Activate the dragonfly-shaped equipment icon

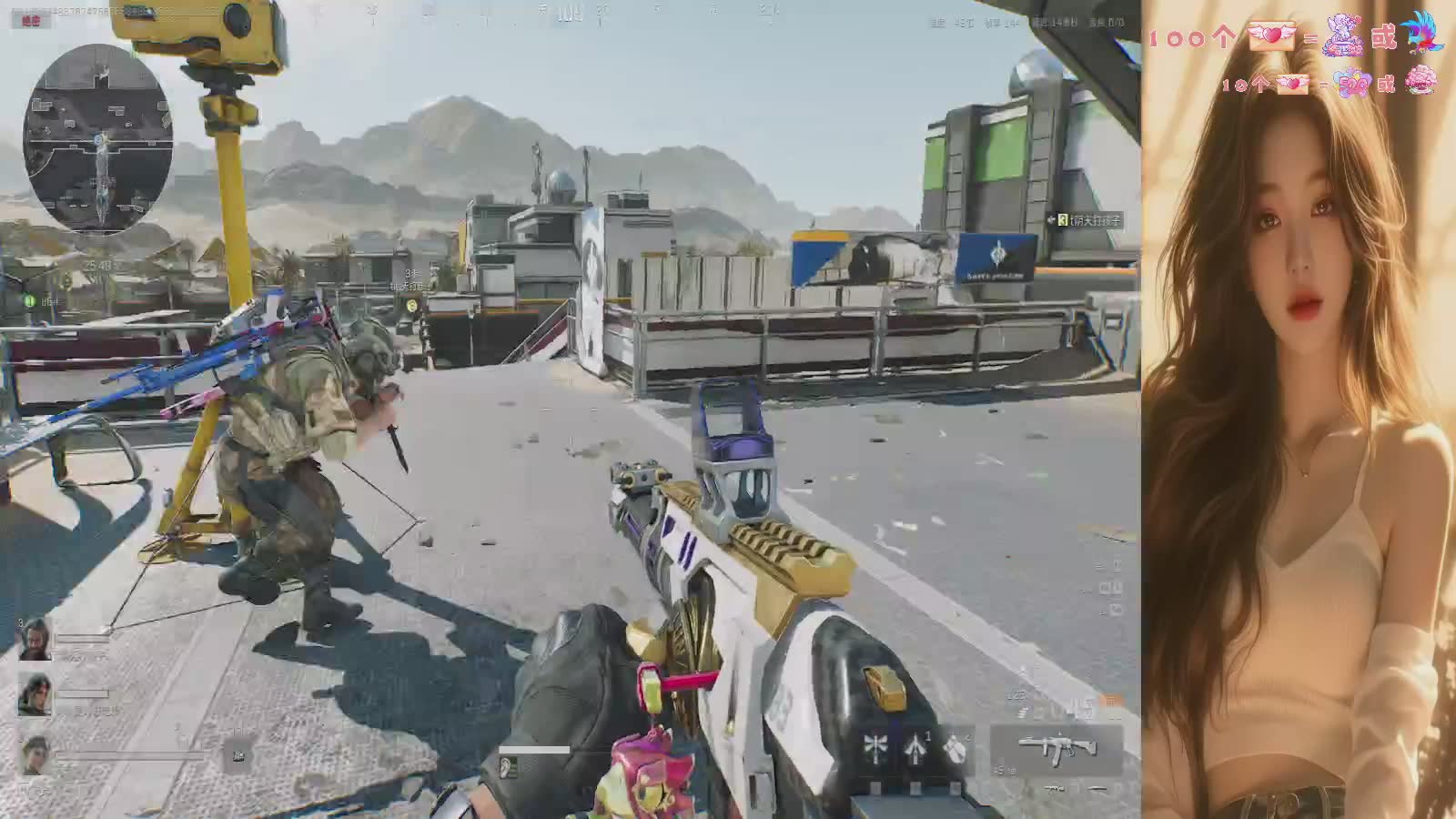pyautogui.click(x=875, y=747)
